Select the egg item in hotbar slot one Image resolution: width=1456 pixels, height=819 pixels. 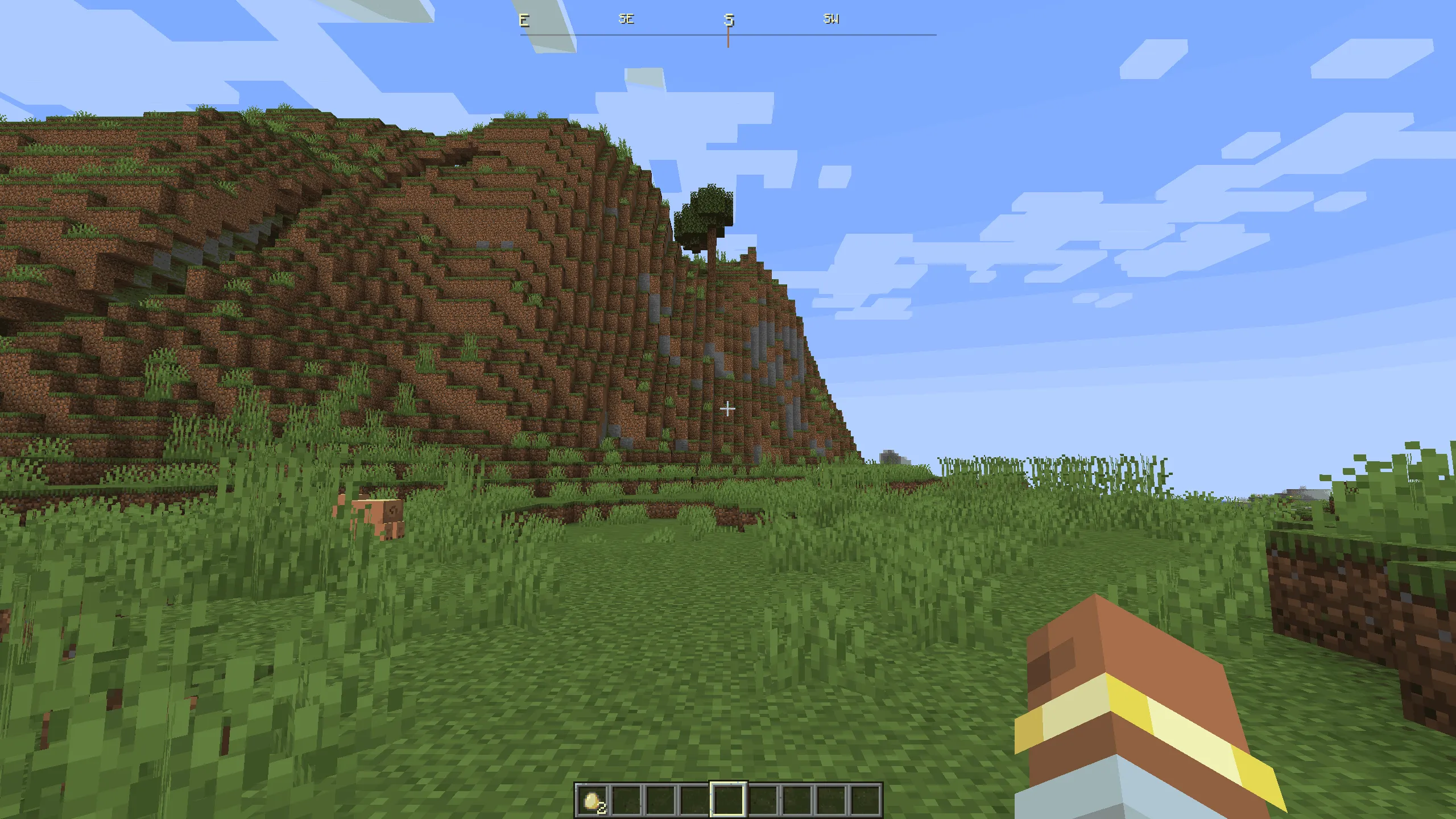[x=591, y=800]
